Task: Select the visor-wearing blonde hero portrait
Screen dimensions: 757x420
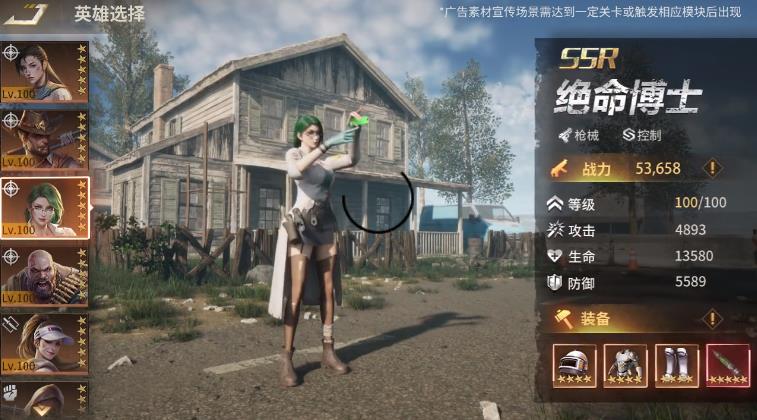Action: click(47, 343)
